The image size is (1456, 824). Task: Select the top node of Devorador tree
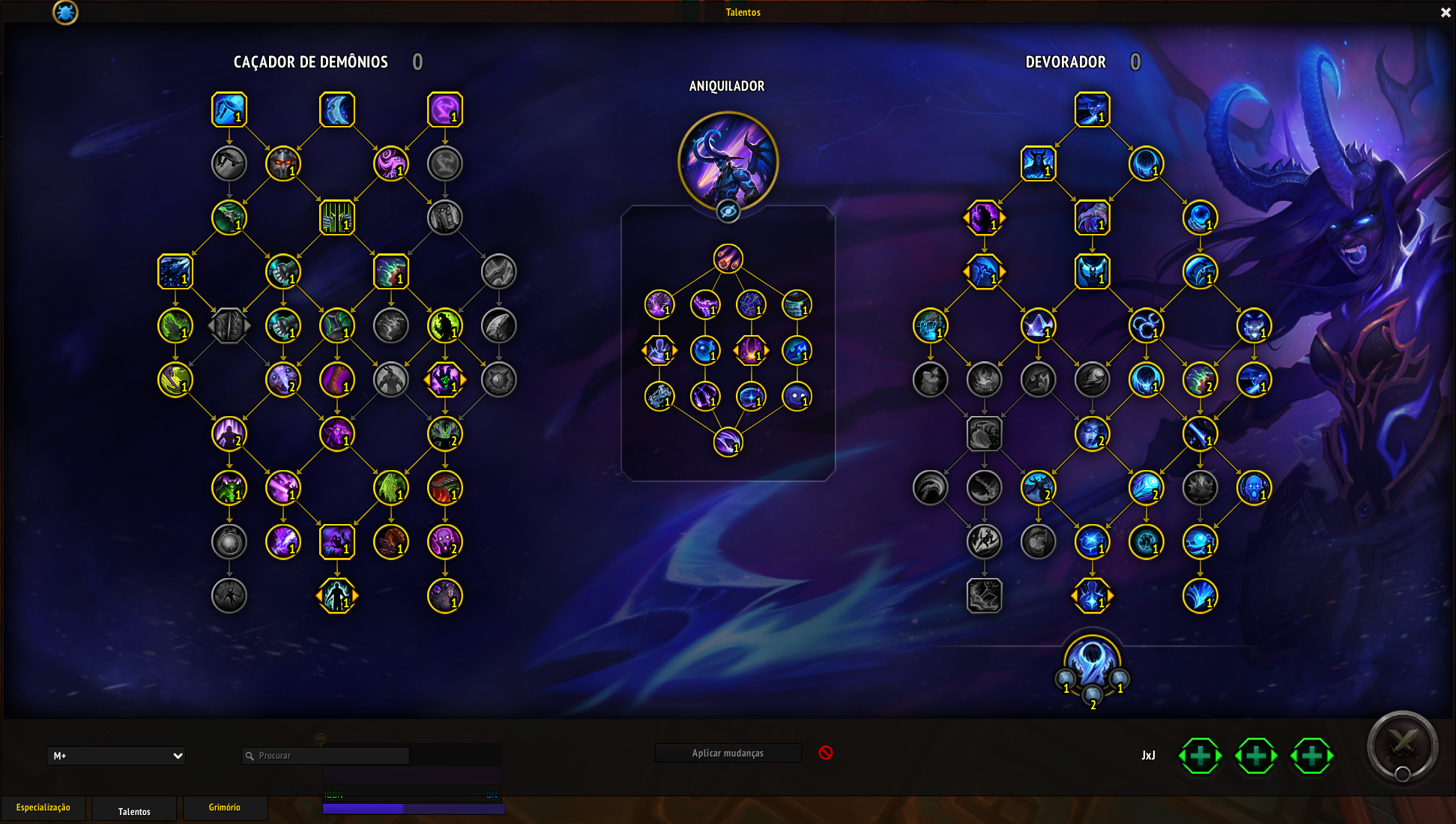[x=1092, y=109]
